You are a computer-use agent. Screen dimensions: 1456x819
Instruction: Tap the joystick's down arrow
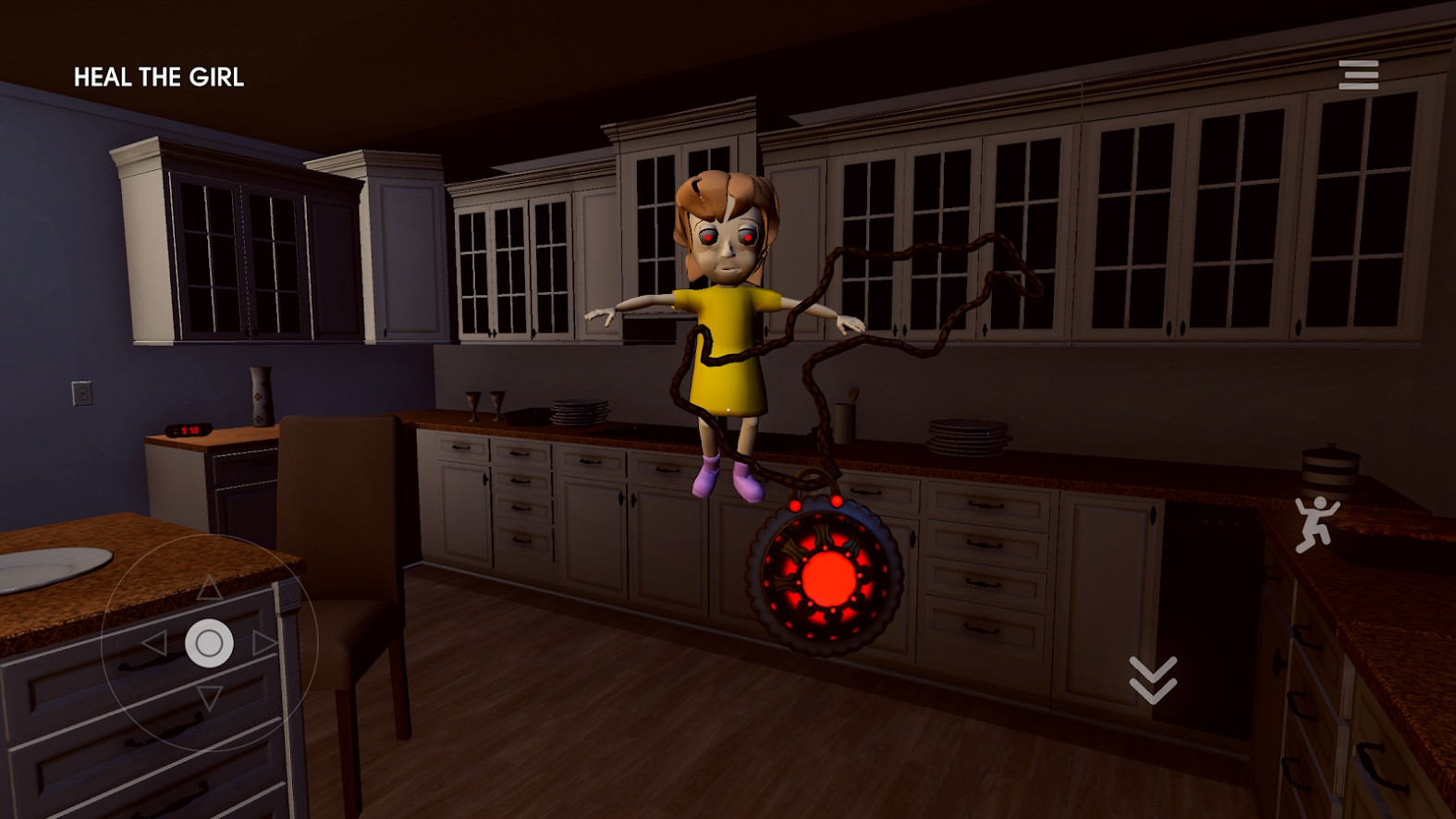pos(210,698)
